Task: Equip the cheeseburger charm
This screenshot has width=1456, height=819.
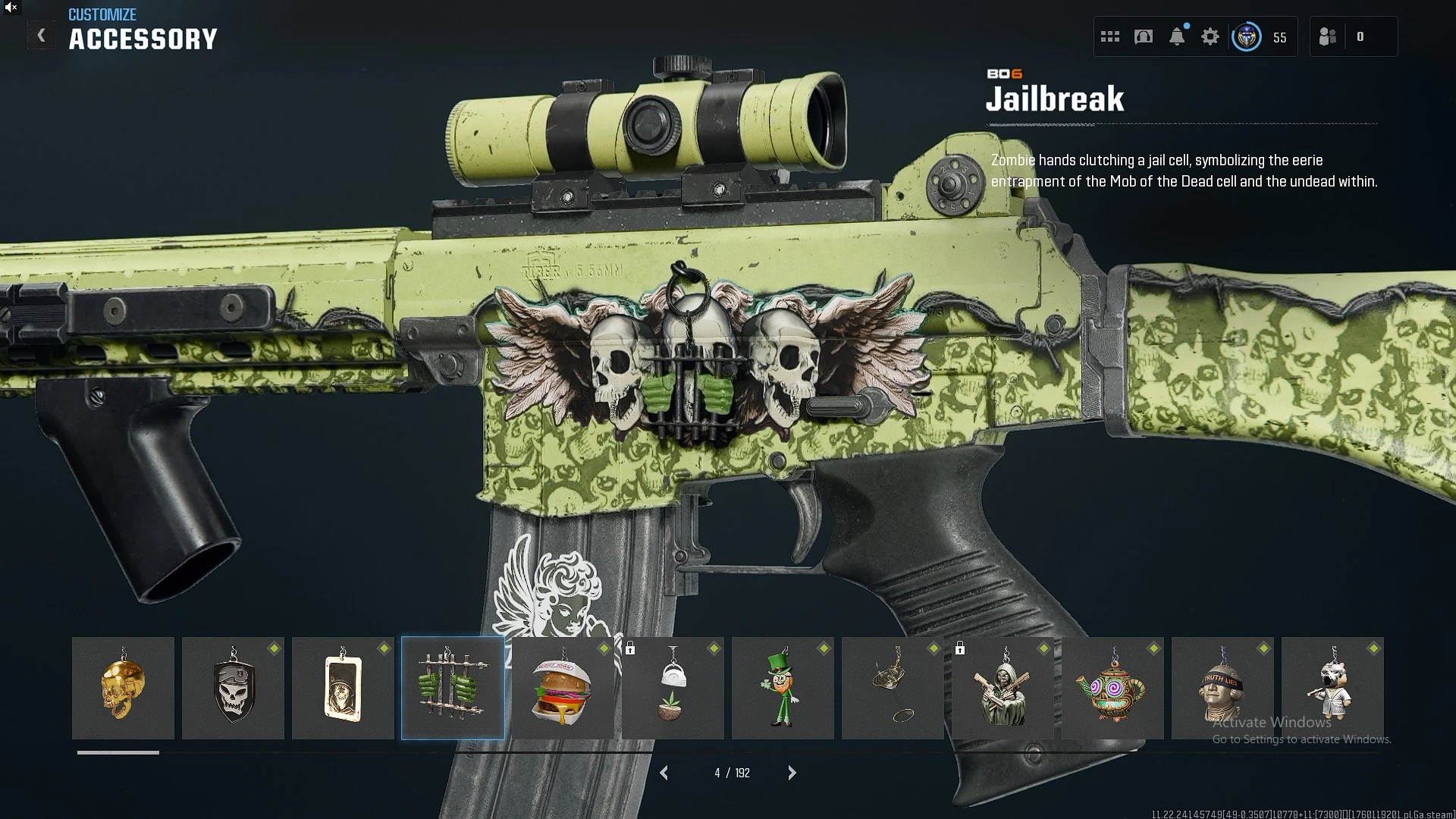Action: point(563,688)
